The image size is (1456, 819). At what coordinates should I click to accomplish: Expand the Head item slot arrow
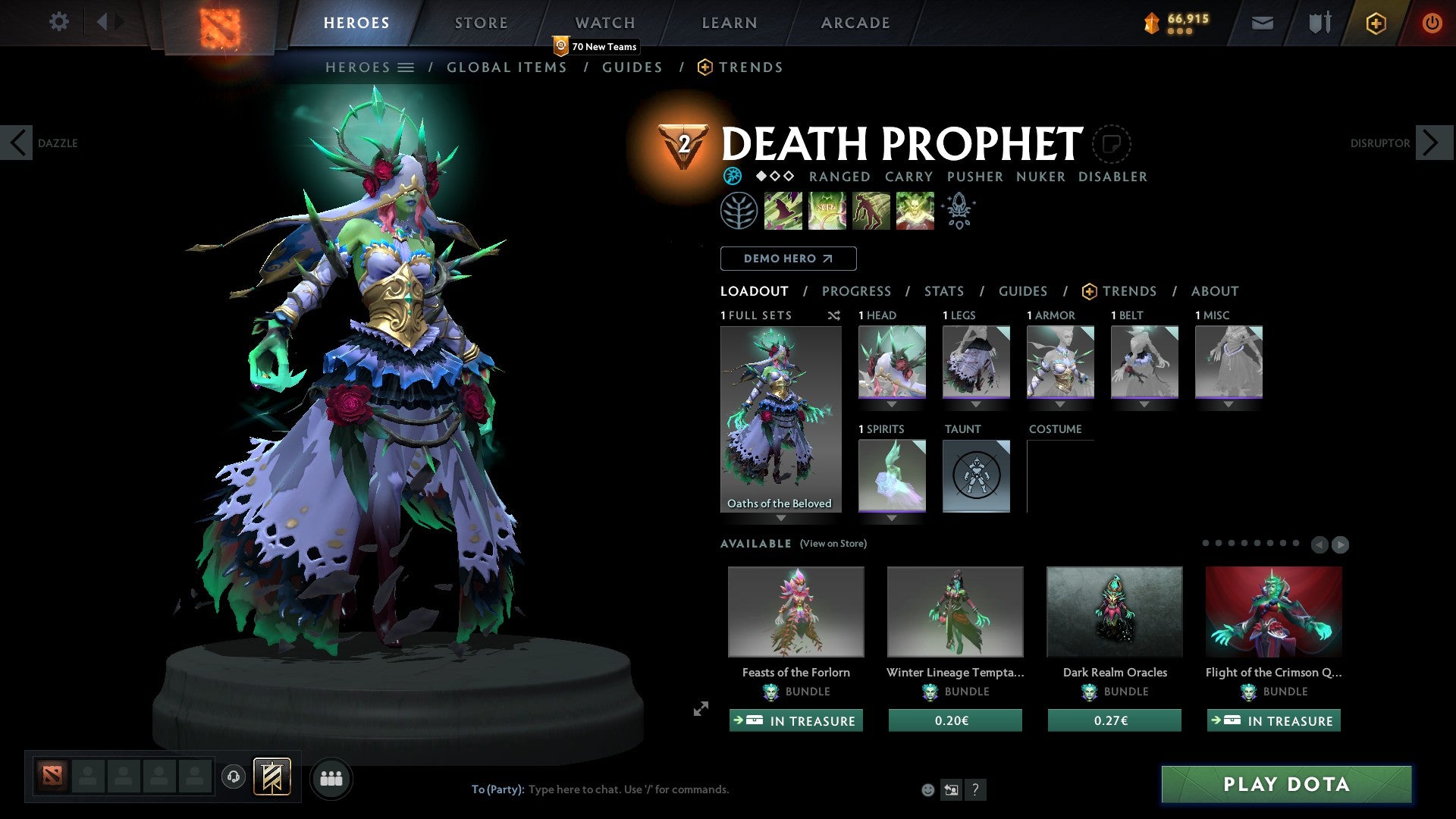pyautogui.click(x=891, y=403)
